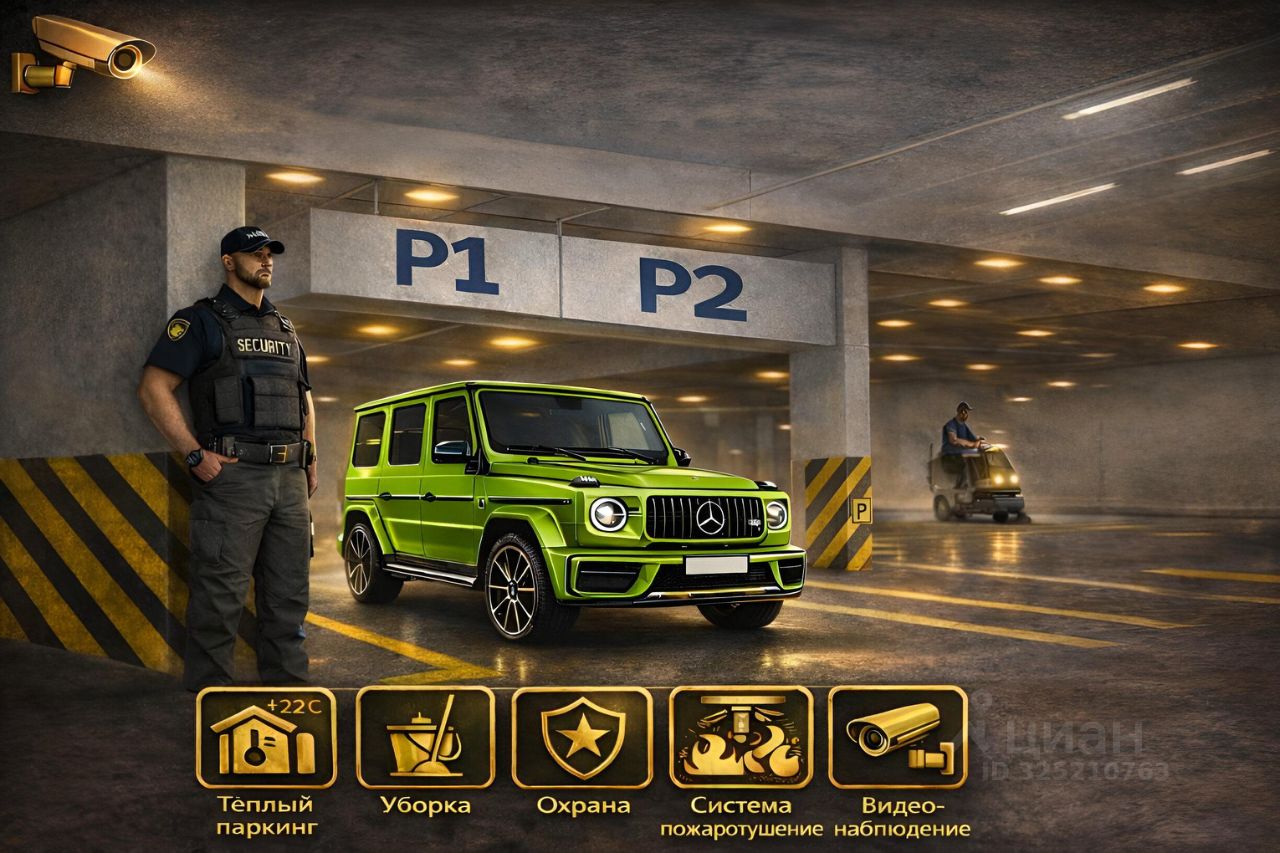Open the Охрана shield star icon
This screenshot has height=853, width=1280.
click(x=582, y=737)
